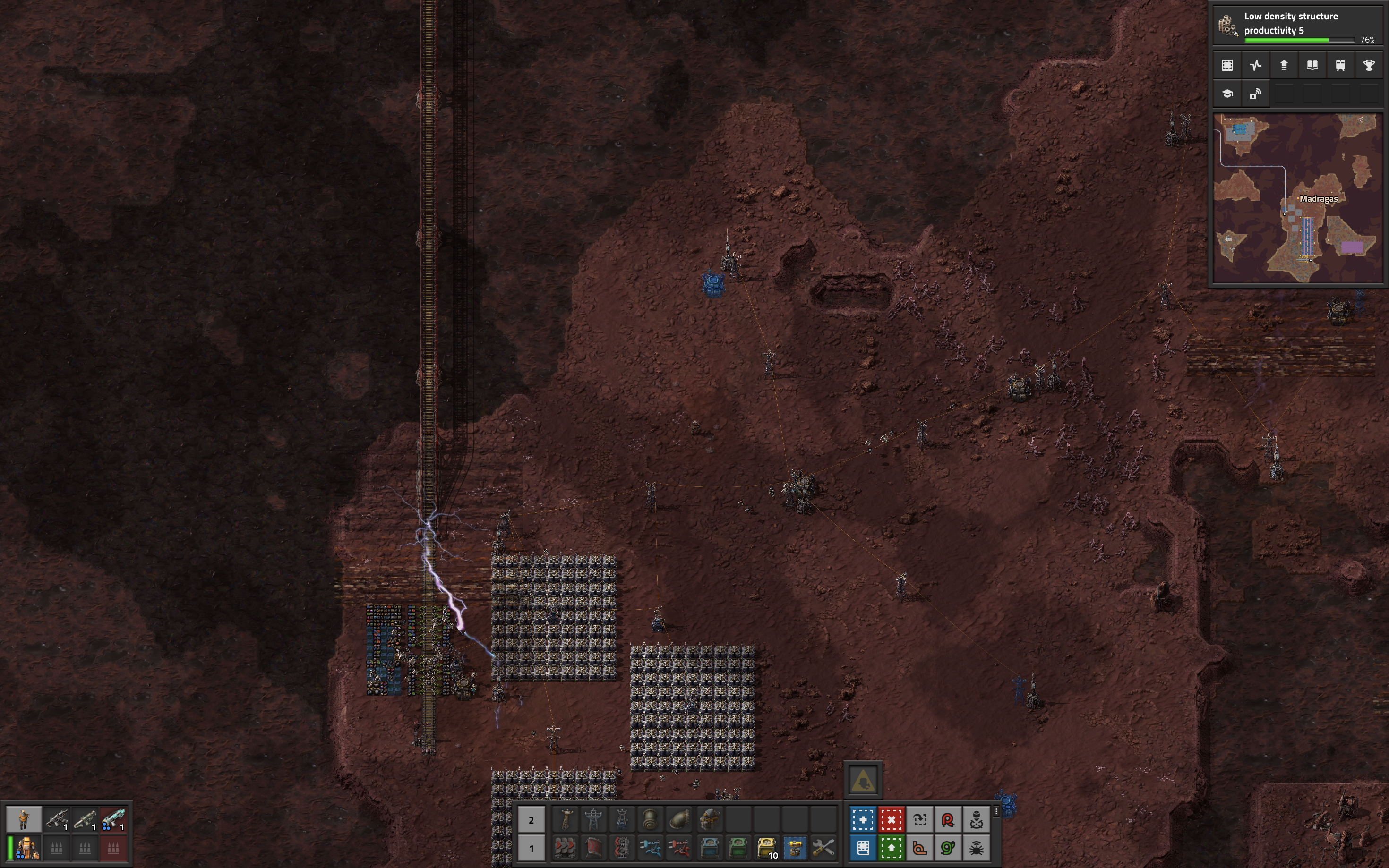1389x868 pixels.
Task: Switch to quickbar row 2
Action: (531, 820)
